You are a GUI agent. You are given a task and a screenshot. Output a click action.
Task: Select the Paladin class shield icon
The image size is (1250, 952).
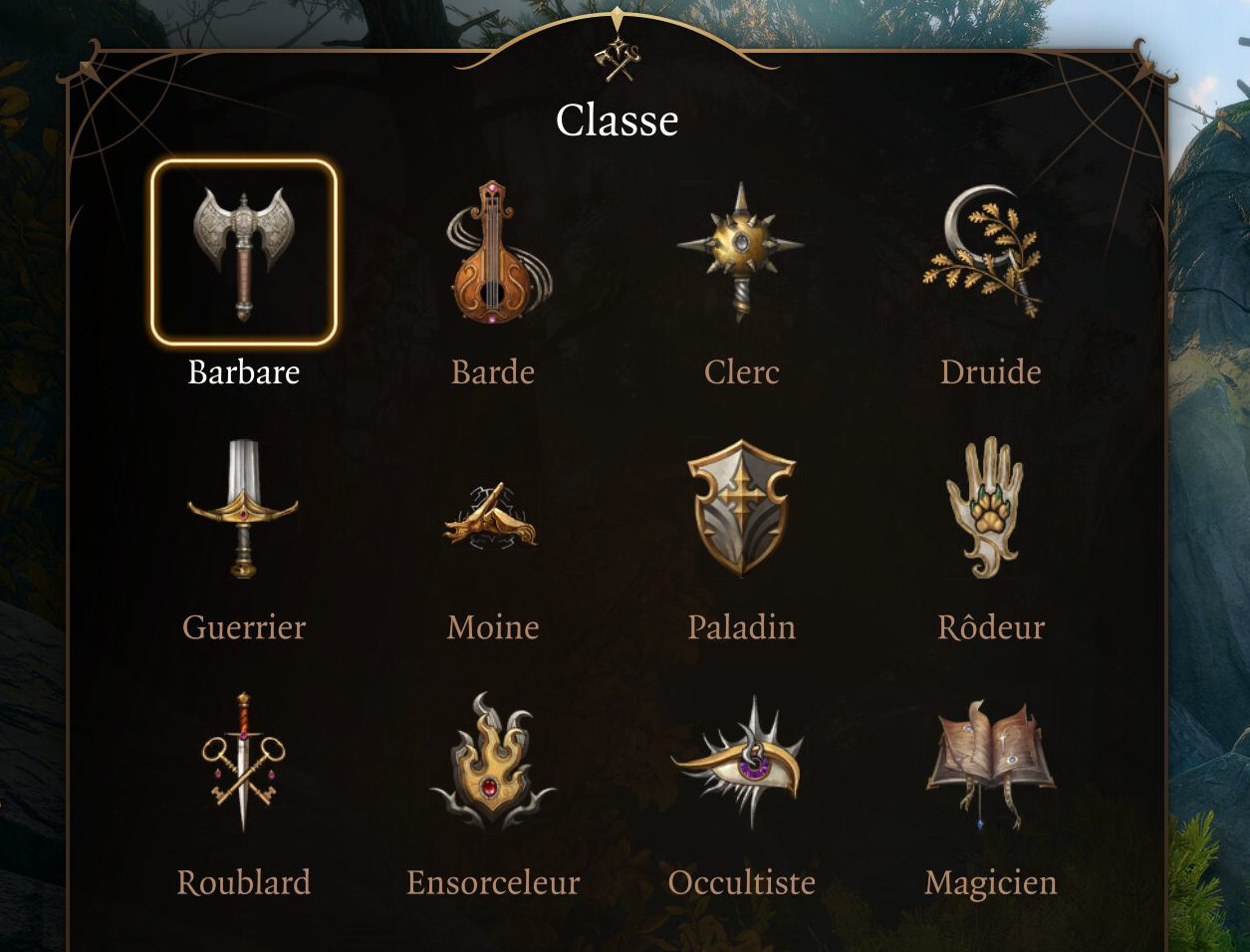click(x=741, y=508)
